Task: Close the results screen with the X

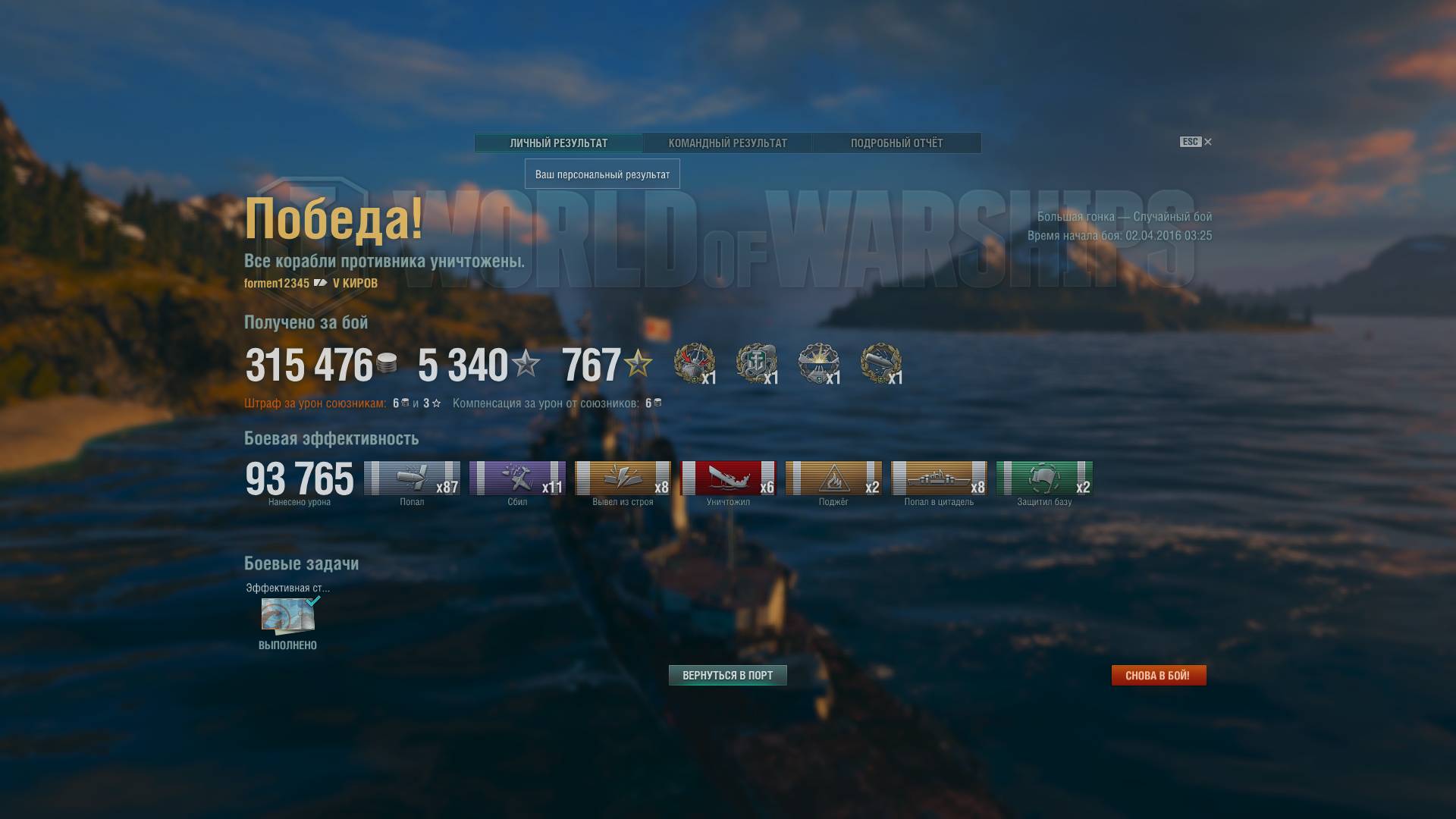Action: pyautogui.click(x=1208, y=142)
